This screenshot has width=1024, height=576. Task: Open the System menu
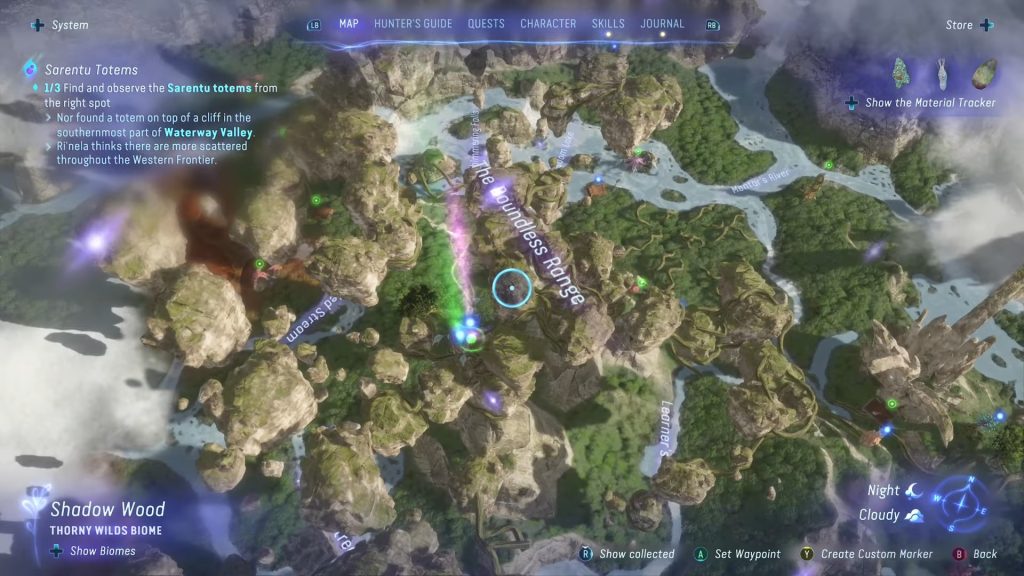[60, 25]
